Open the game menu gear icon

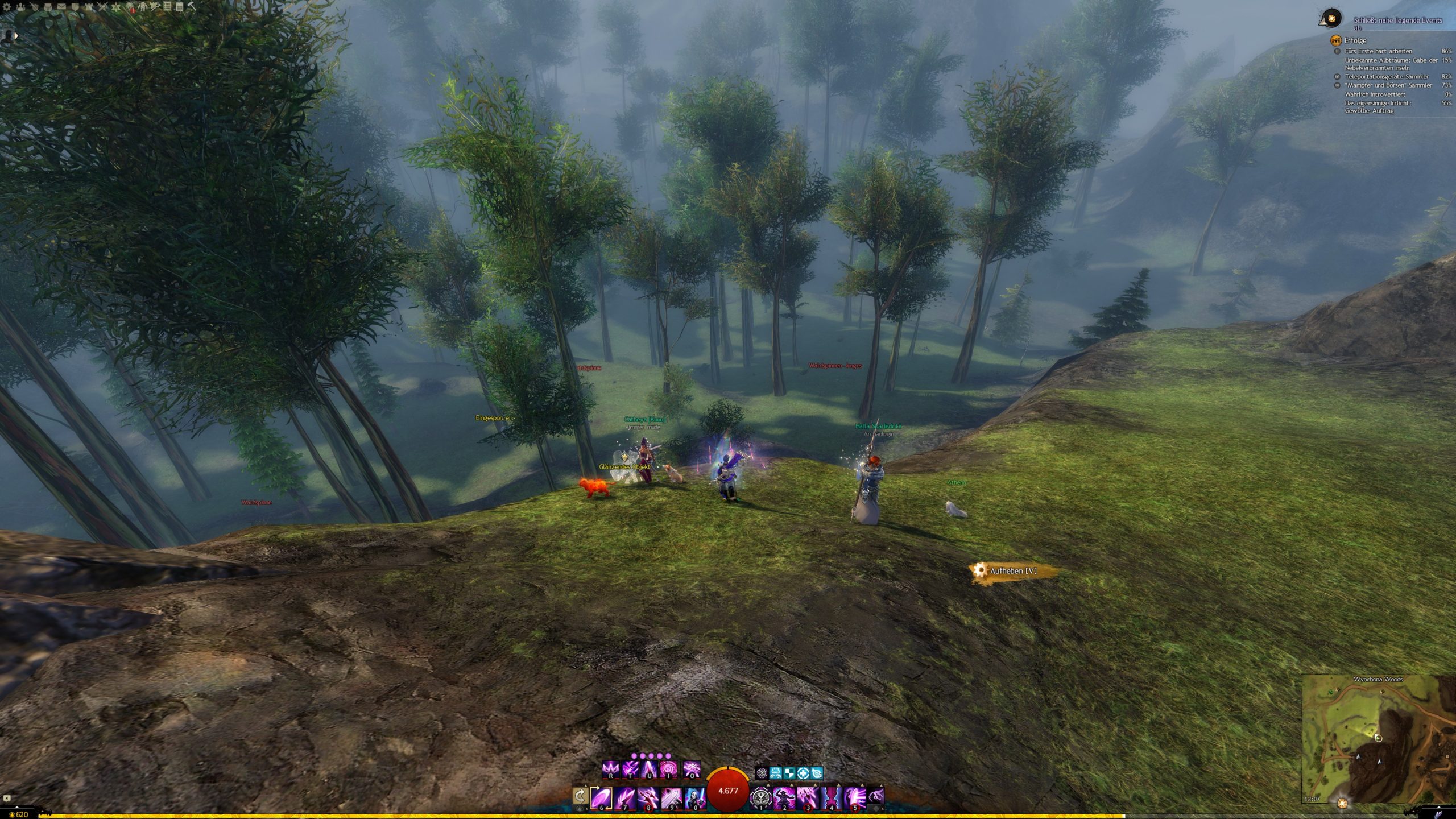coord(7,7)
